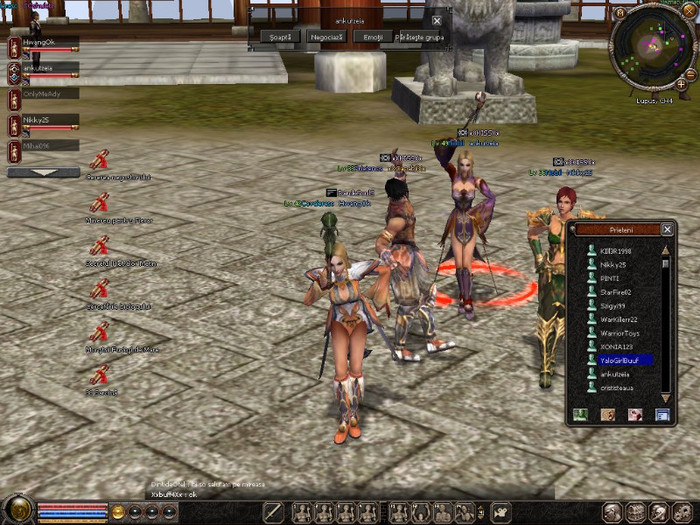Open trade with the Negociază button
This screenshot has height=525, width=700.
pyautogui.click(x=326, y=37)
